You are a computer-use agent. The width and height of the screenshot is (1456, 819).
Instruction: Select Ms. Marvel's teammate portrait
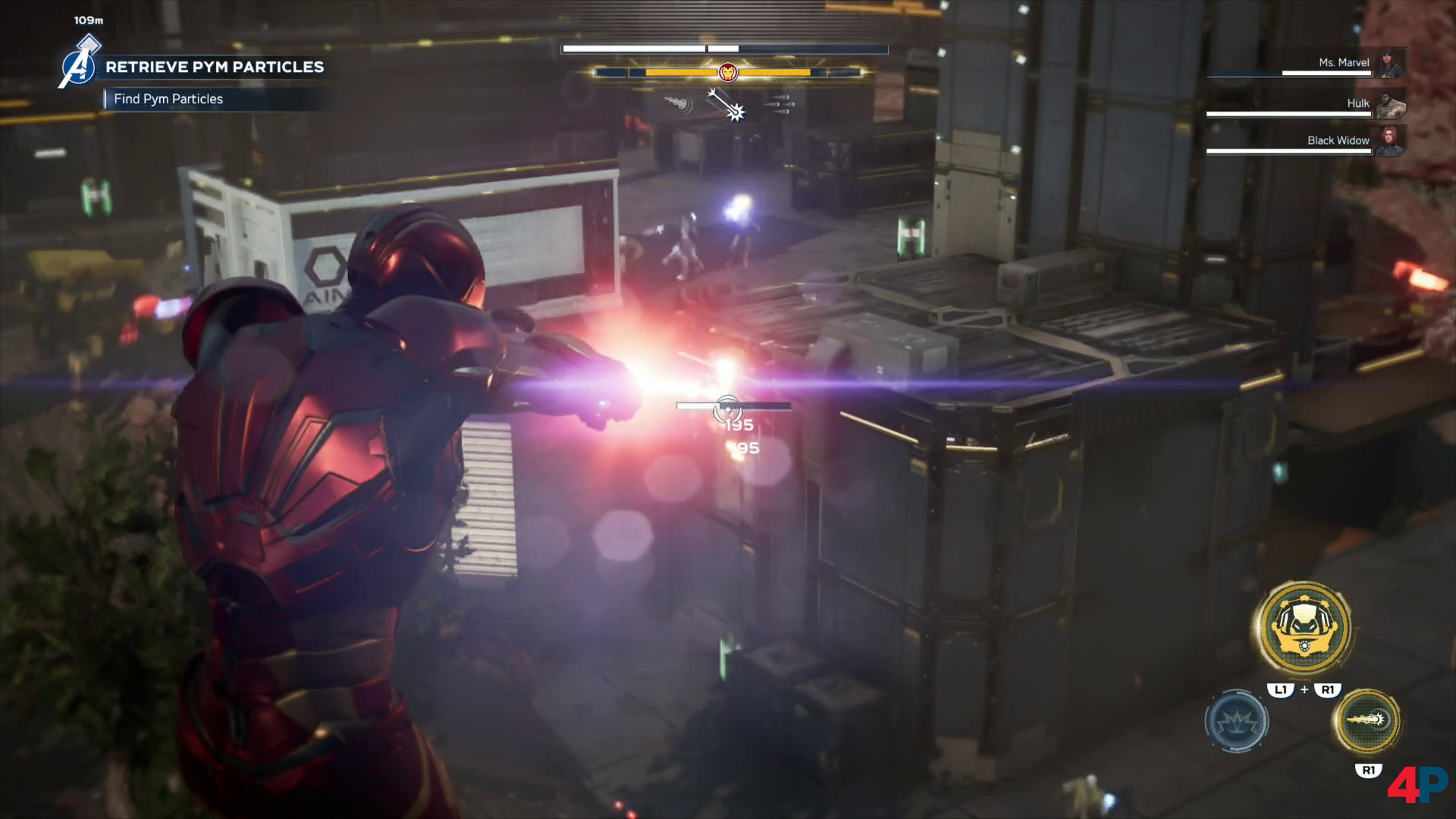tap(1392, 63)
